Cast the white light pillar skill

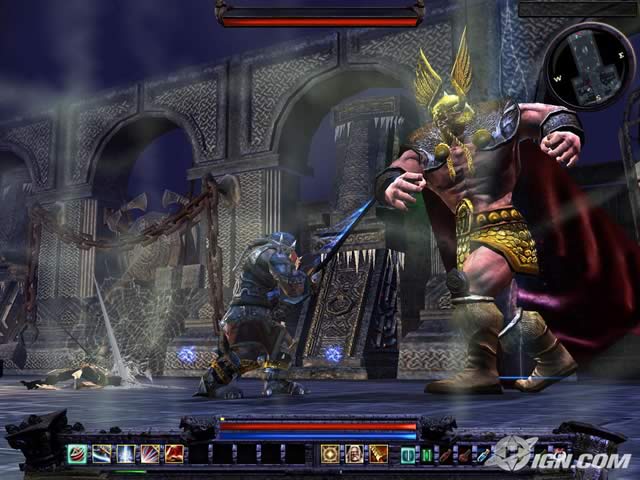[x=125, y=453]
